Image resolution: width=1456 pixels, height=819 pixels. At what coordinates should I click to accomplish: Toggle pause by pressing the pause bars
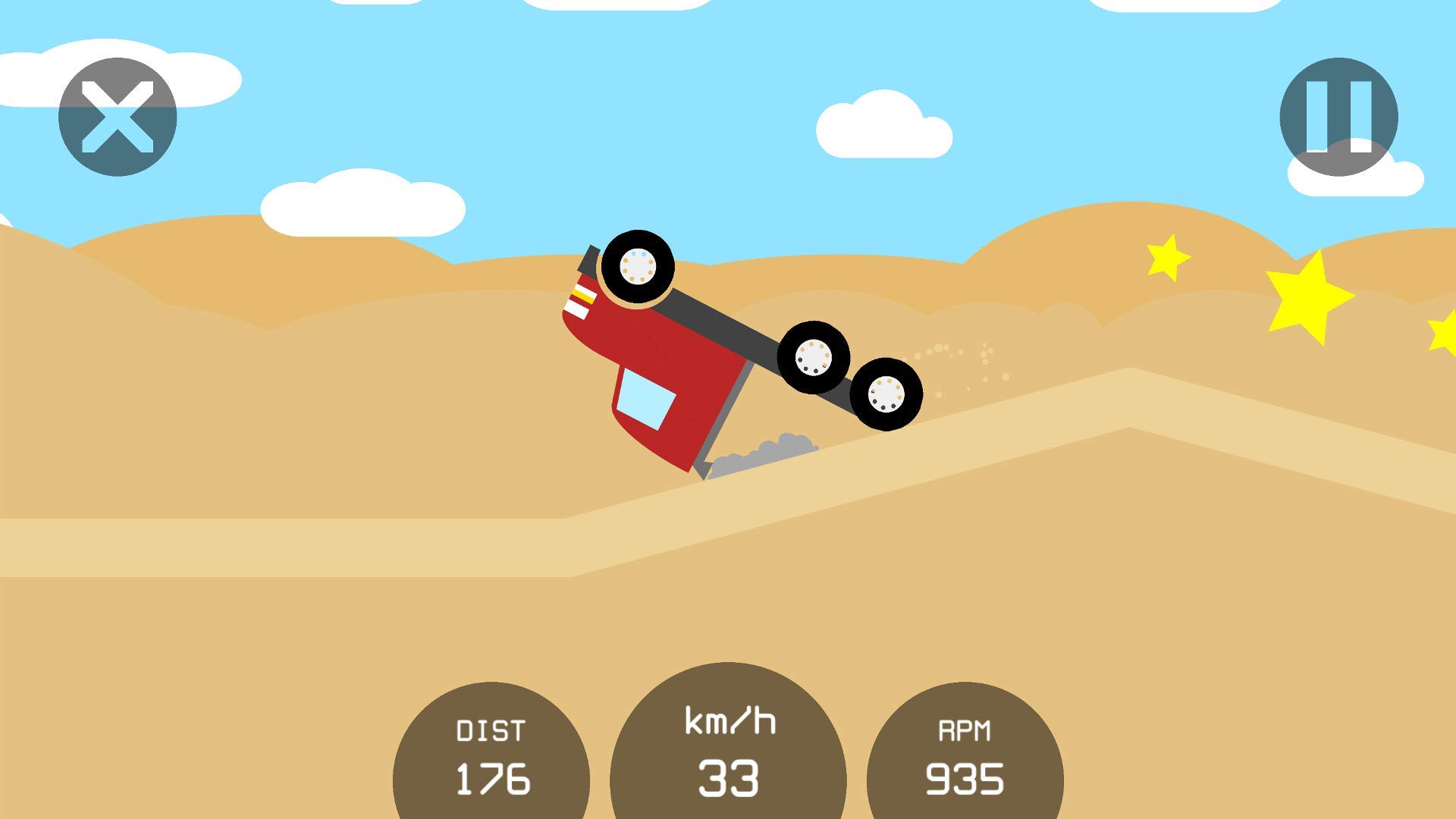pyautogui.click(x=1339, y=115)
